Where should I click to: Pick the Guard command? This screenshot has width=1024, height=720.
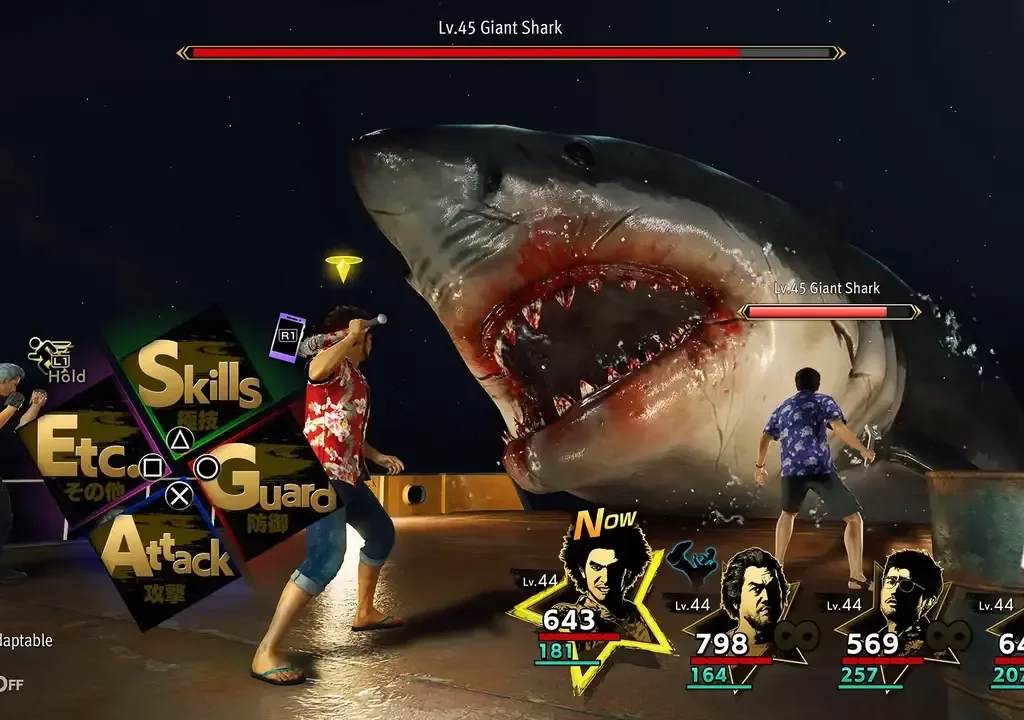coord(272,486)
